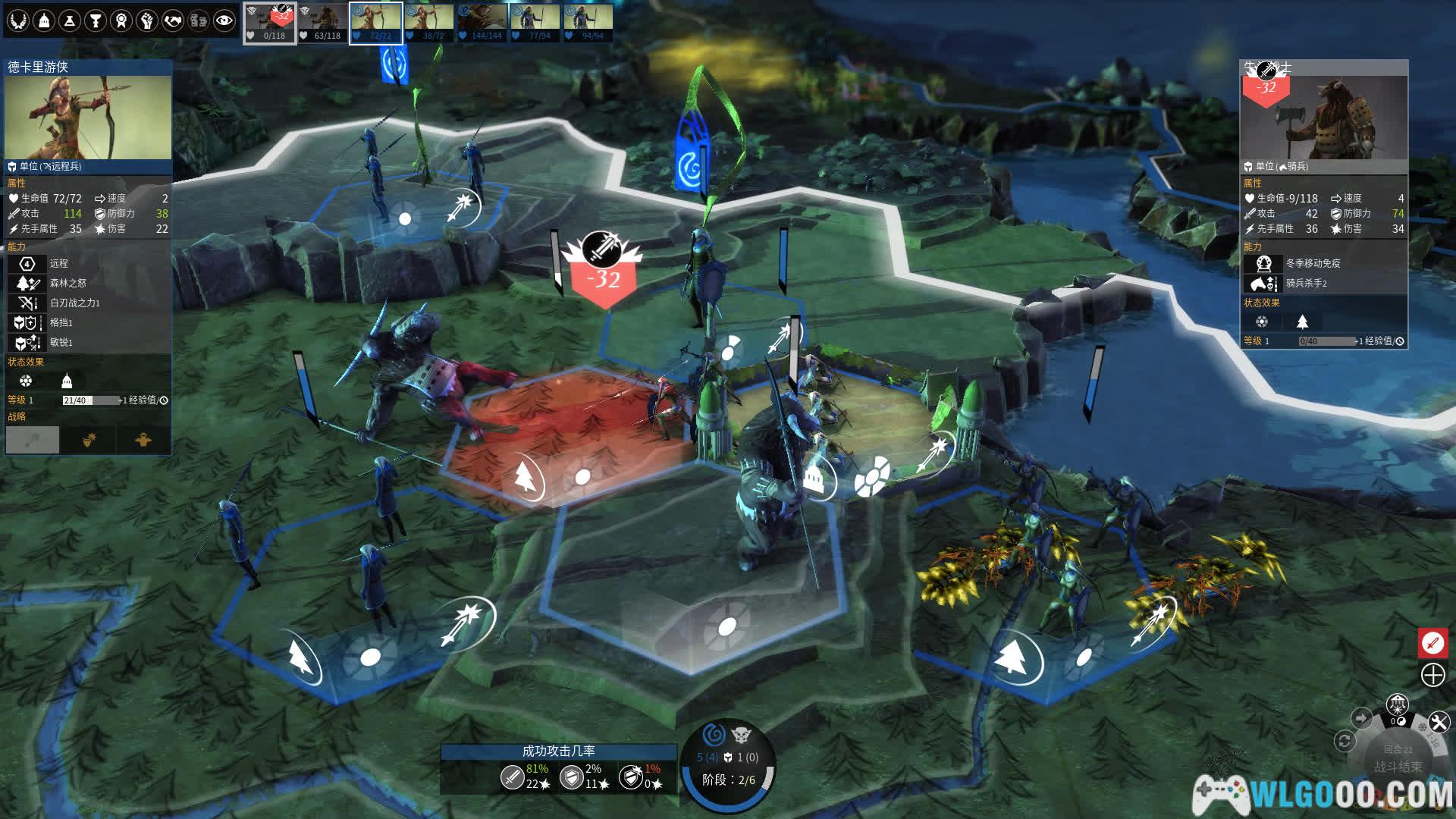Select the unit portrait with 77/94 health
The height and width of the screenshot is (819, 1456).
point(535,23)
